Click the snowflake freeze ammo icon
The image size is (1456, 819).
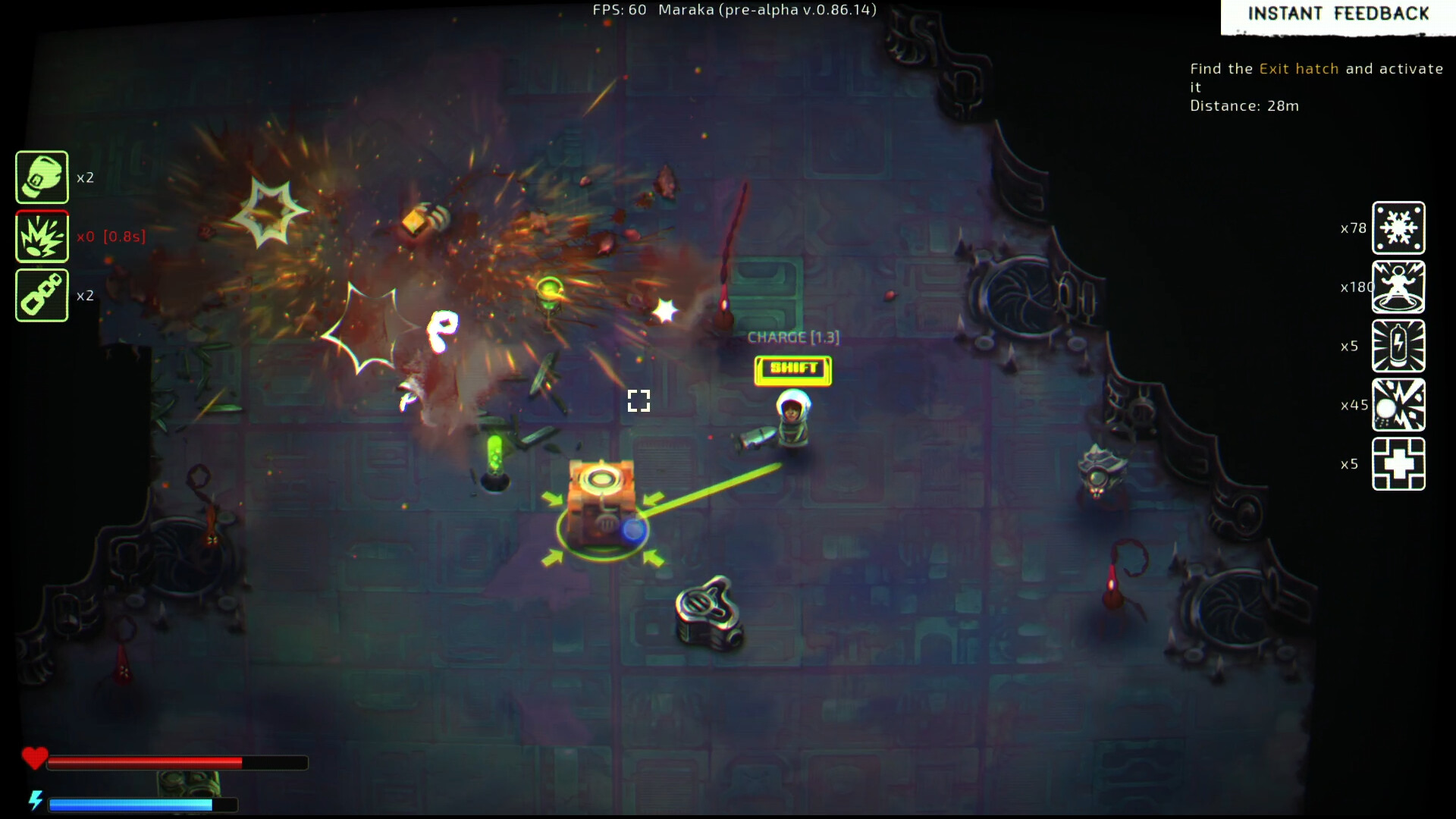pos(1399,228)
